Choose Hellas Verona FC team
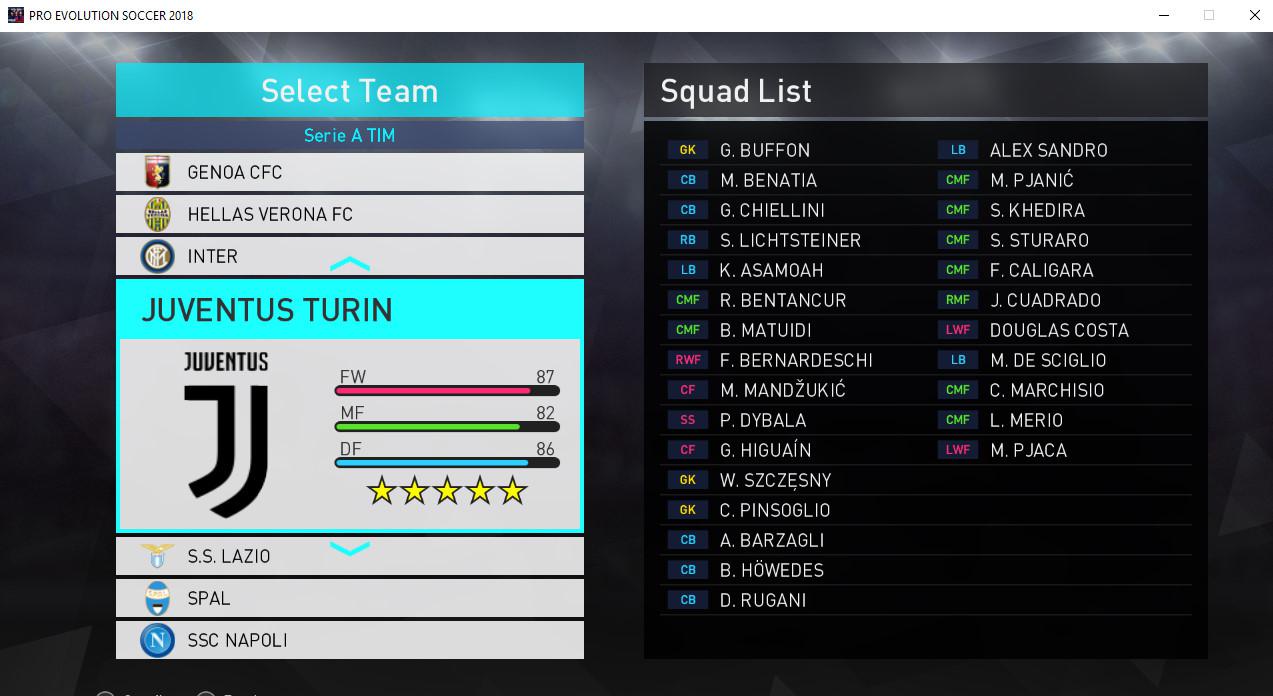The image size is (1273, 696). (349, 214)
